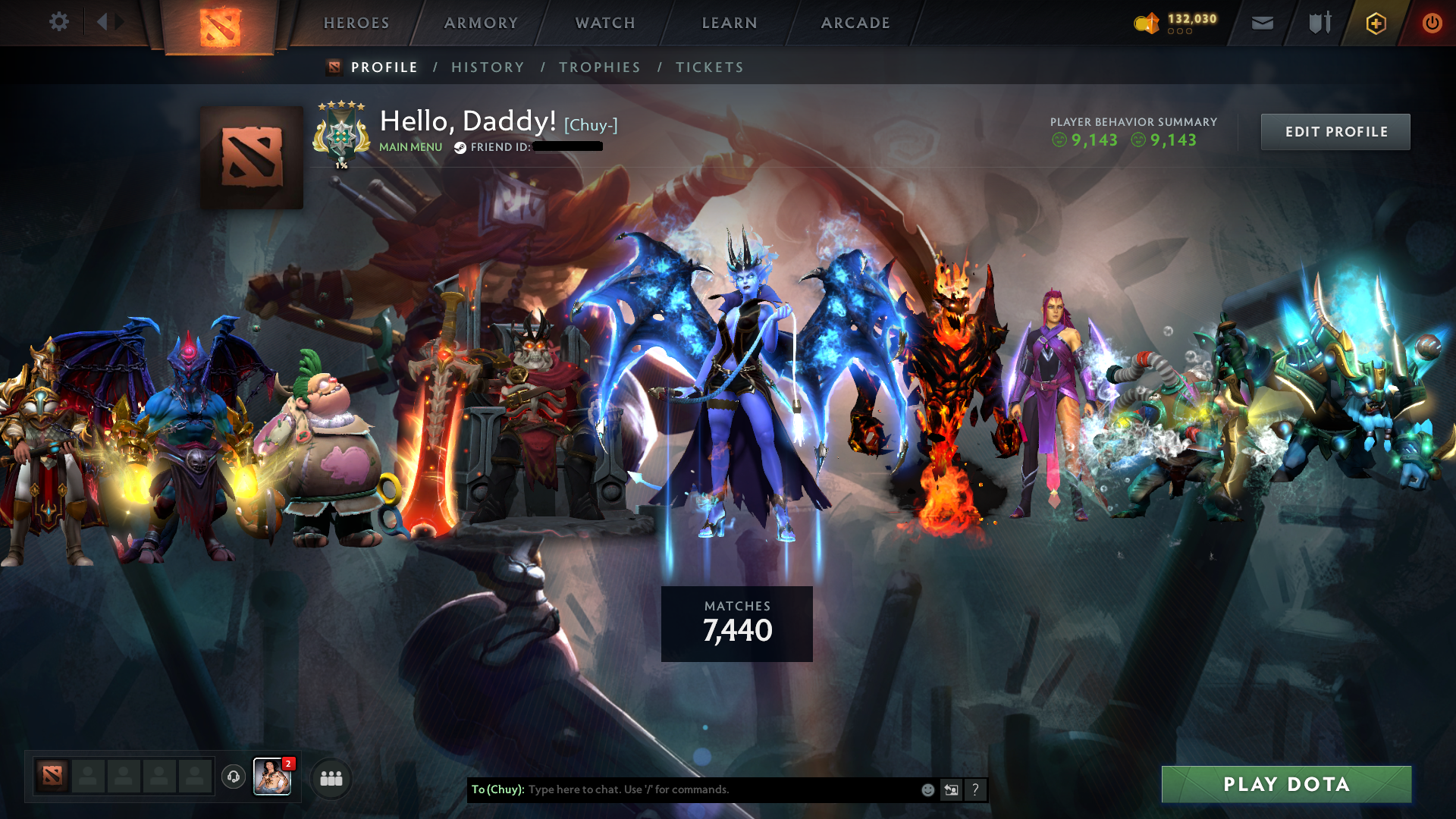This screenshot has width=1456, height=819.
Task: Toggle voice chat with the headset icon
Action: tap(233, 777)
